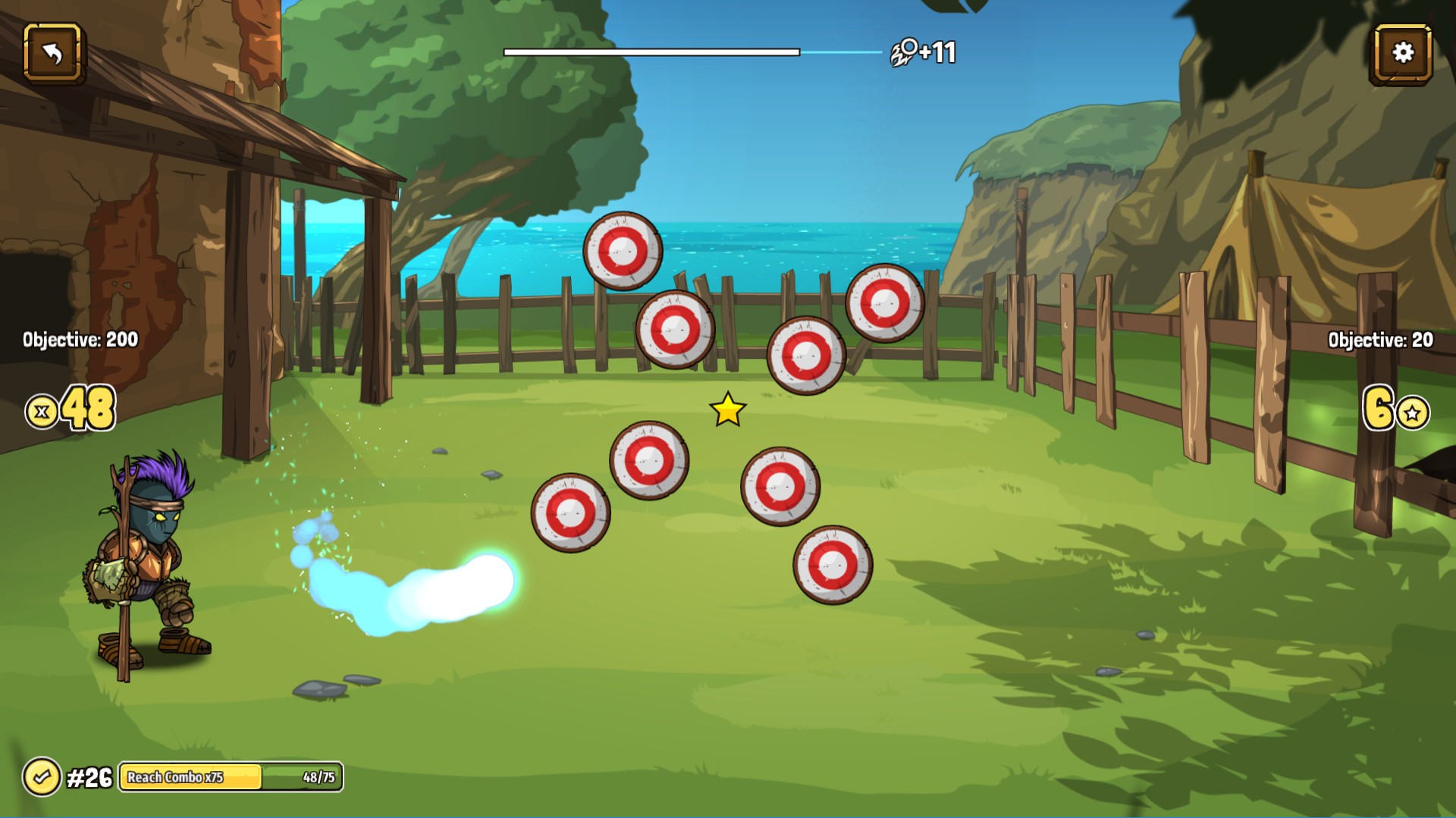Click the star icon beside the 6
Viewport: 1456px width, 818px height.
tap(1412, 414)
